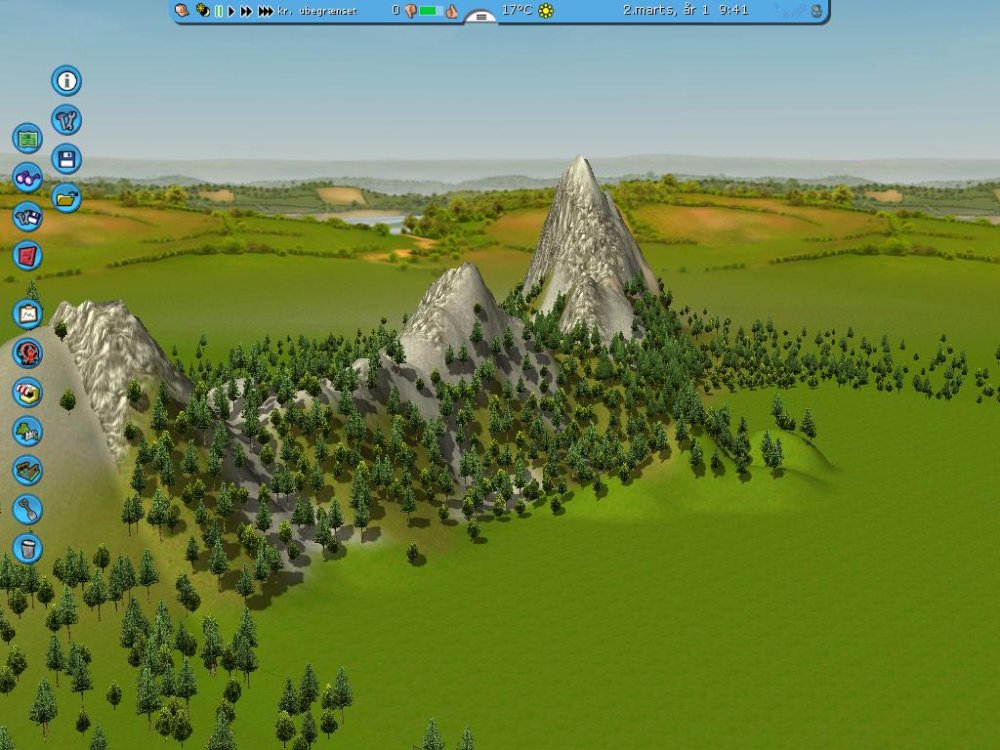
Task: Pause the game with the green pause button
Action: (x=218, y=11)
